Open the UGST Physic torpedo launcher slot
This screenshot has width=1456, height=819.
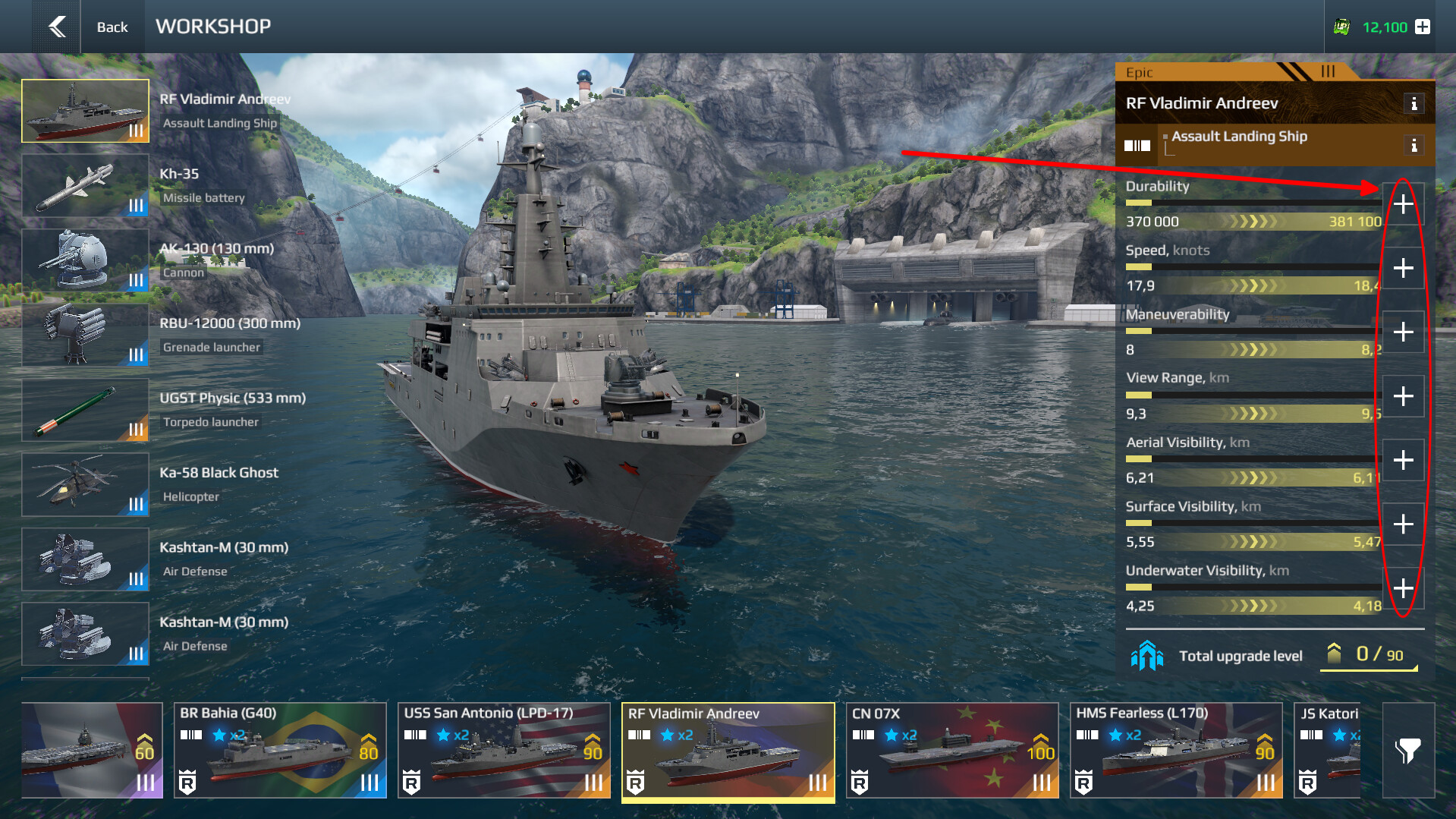pyautogui.click(x=86, y=410)
